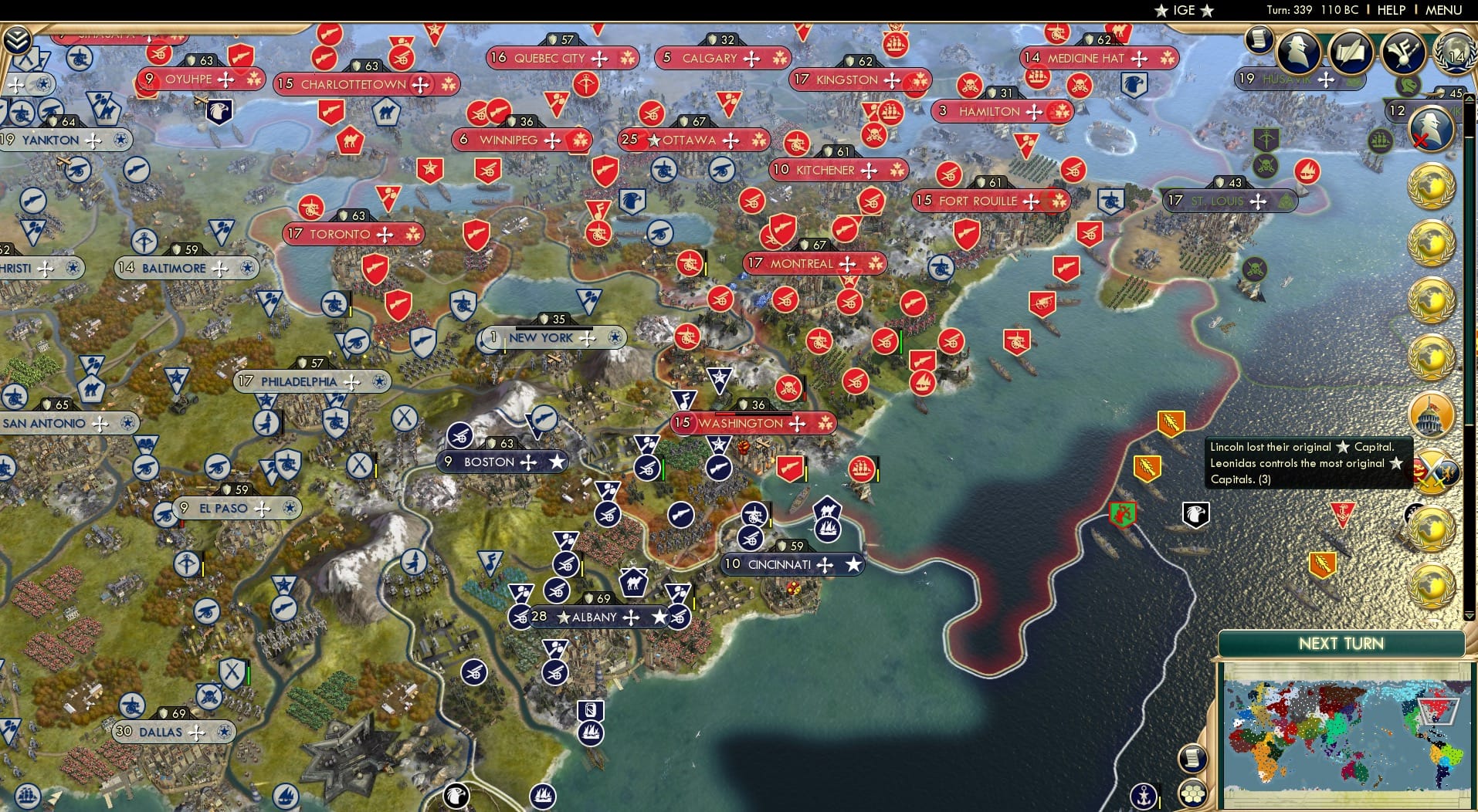Open the notifications log scroll icon top-right
1478x812 pixels.
(1260, 41)
